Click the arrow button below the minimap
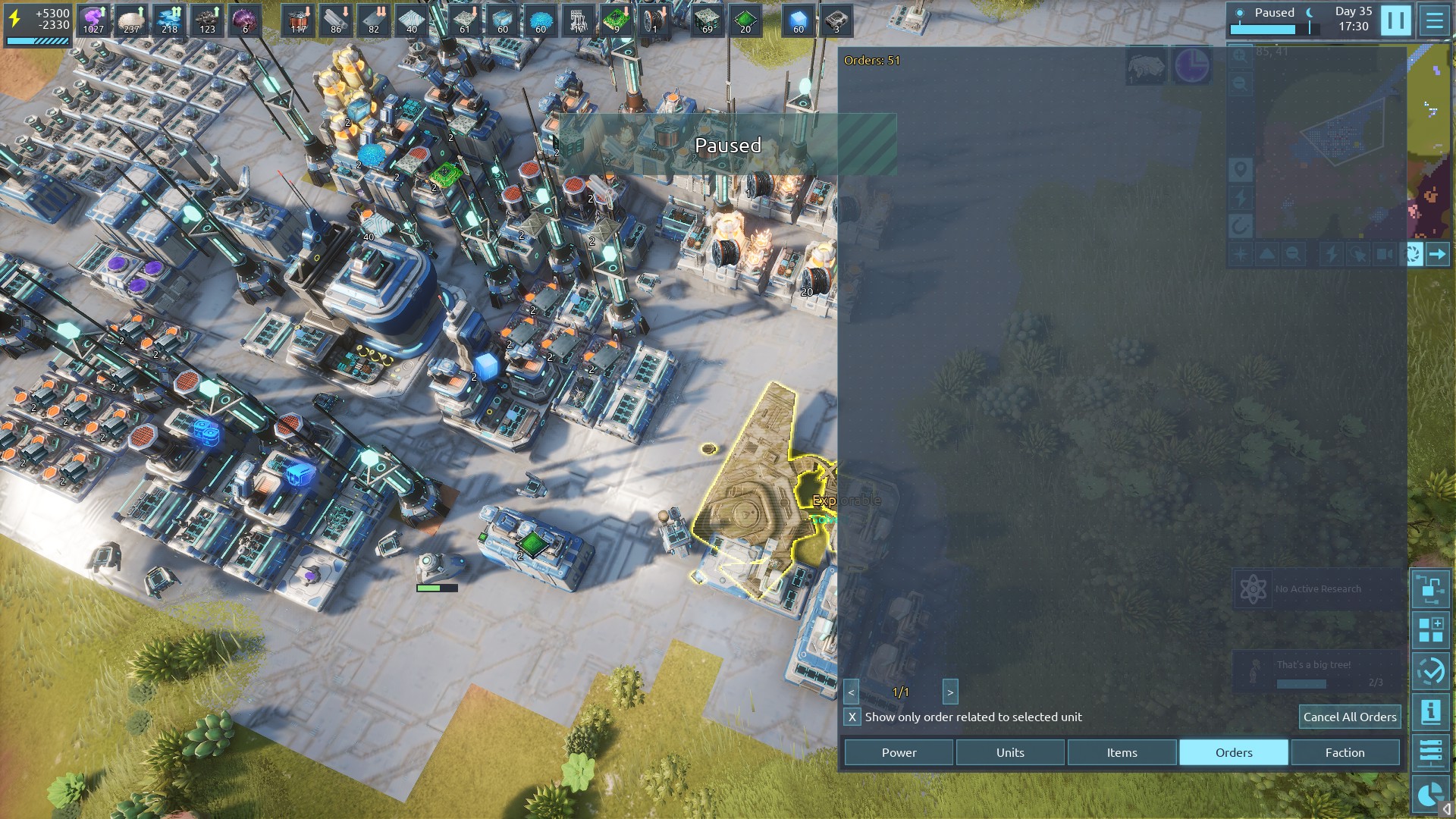Screen dimensions: 1456x819 1437,255
